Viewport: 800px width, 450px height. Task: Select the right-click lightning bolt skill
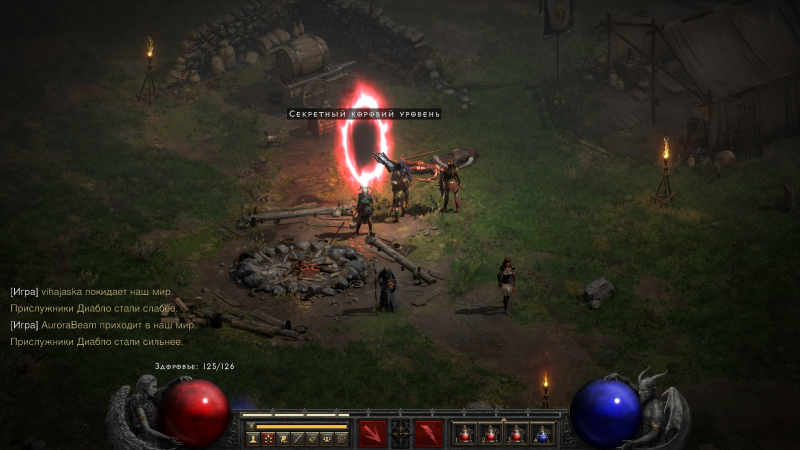click(429, 434)
